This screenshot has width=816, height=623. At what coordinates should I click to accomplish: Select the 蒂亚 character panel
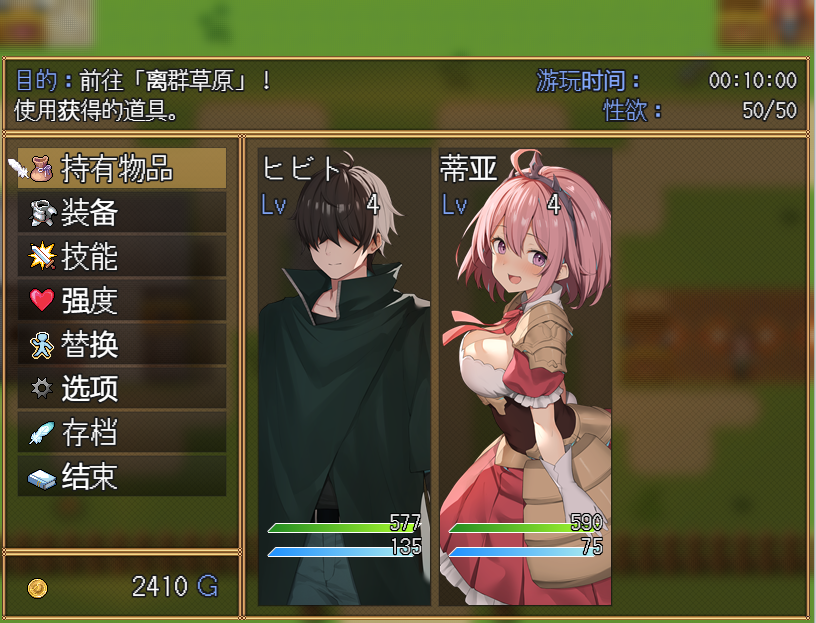(525, 377)
